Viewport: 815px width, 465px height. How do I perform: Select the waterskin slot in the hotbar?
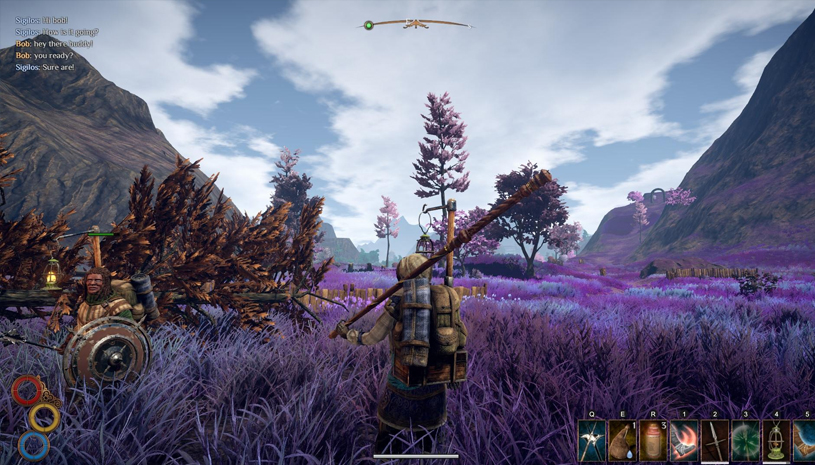tap(623, 441)
